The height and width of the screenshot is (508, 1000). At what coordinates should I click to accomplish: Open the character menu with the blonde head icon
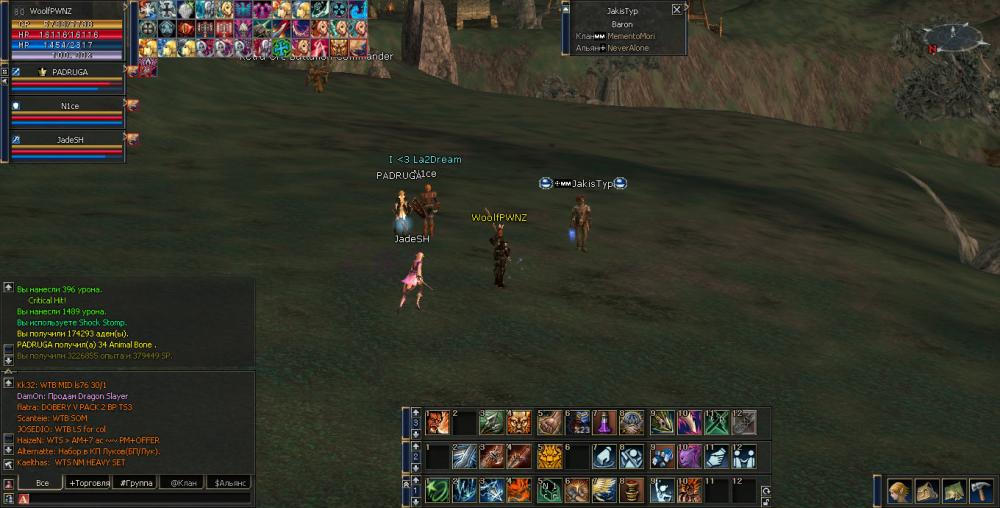(899, 491)
